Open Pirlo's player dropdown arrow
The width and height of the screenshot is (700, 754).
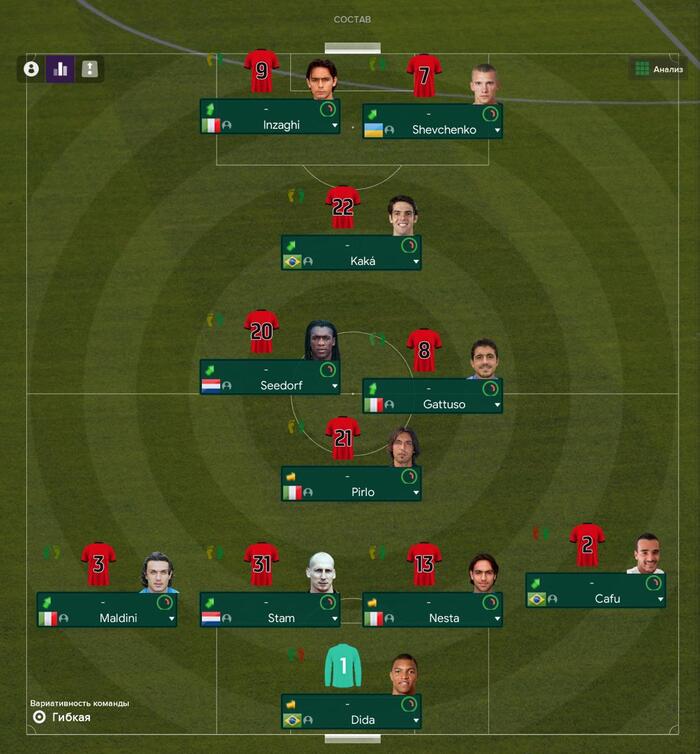(x=415, y=492)
